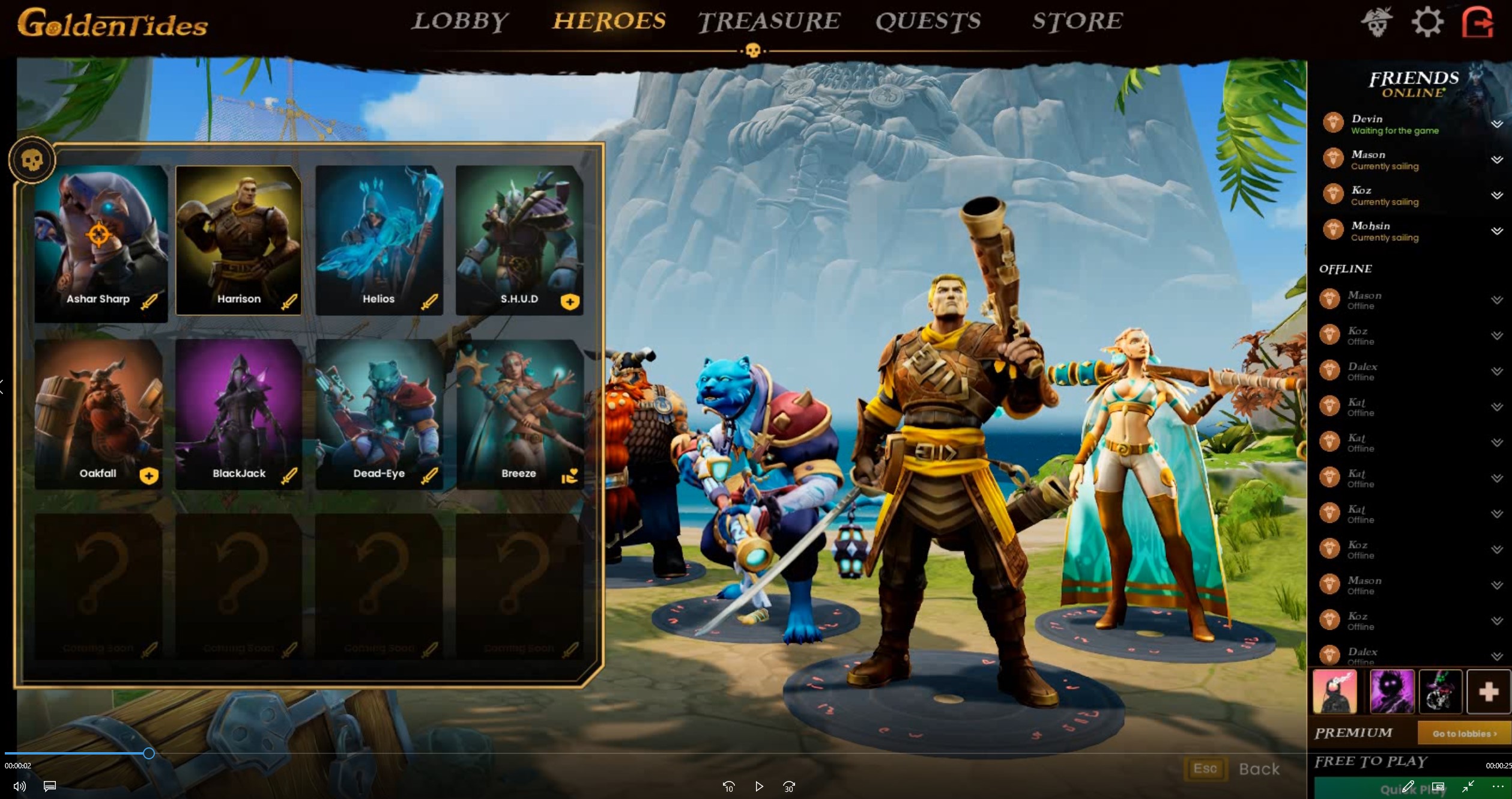Click the pencil edit icon on Quick Play
The width and height of the screenshot is (1512, 799).
[1408, 786]
